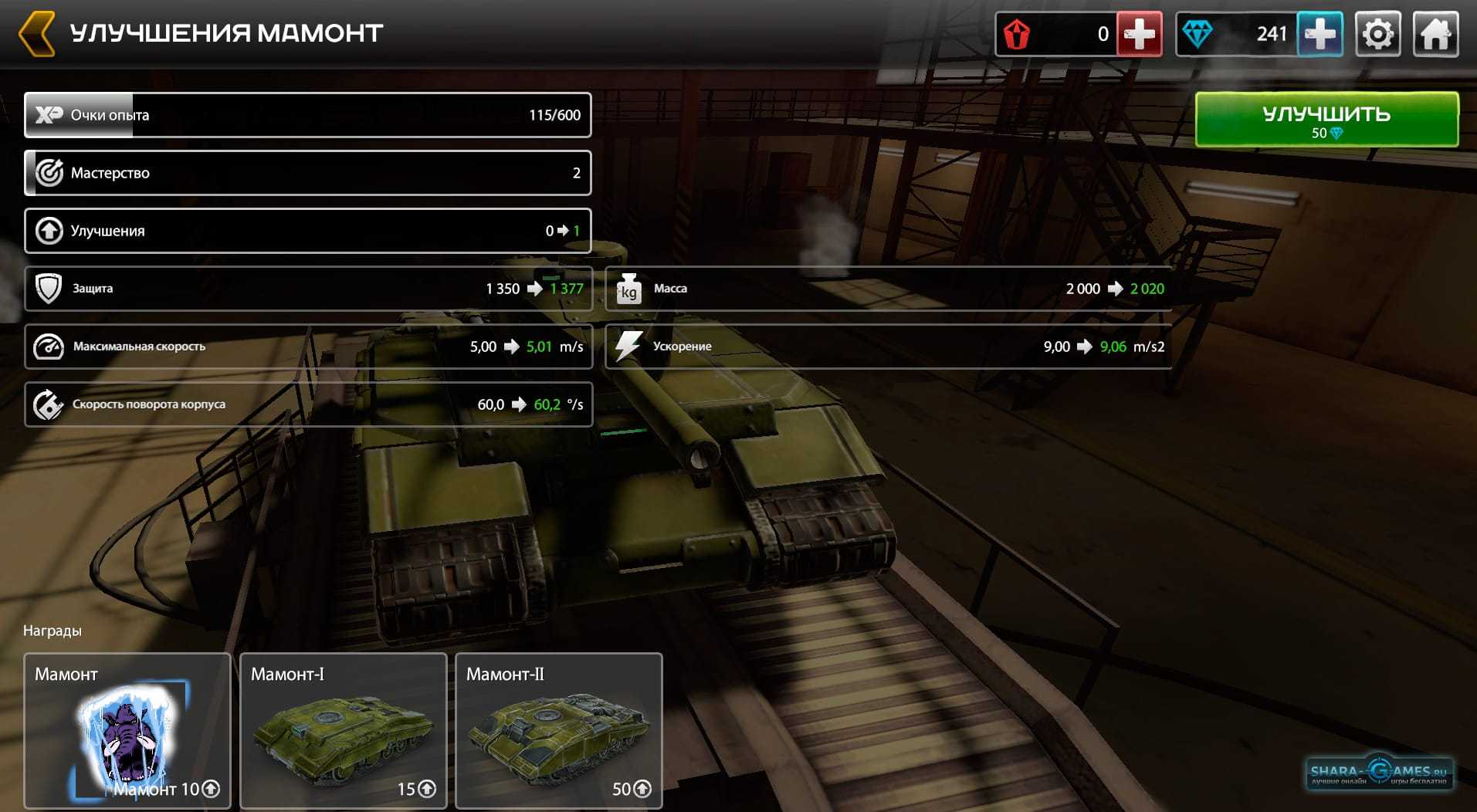
Task: Add blue diamonds with the blue plus button
Action: [x=1319, y=34]
